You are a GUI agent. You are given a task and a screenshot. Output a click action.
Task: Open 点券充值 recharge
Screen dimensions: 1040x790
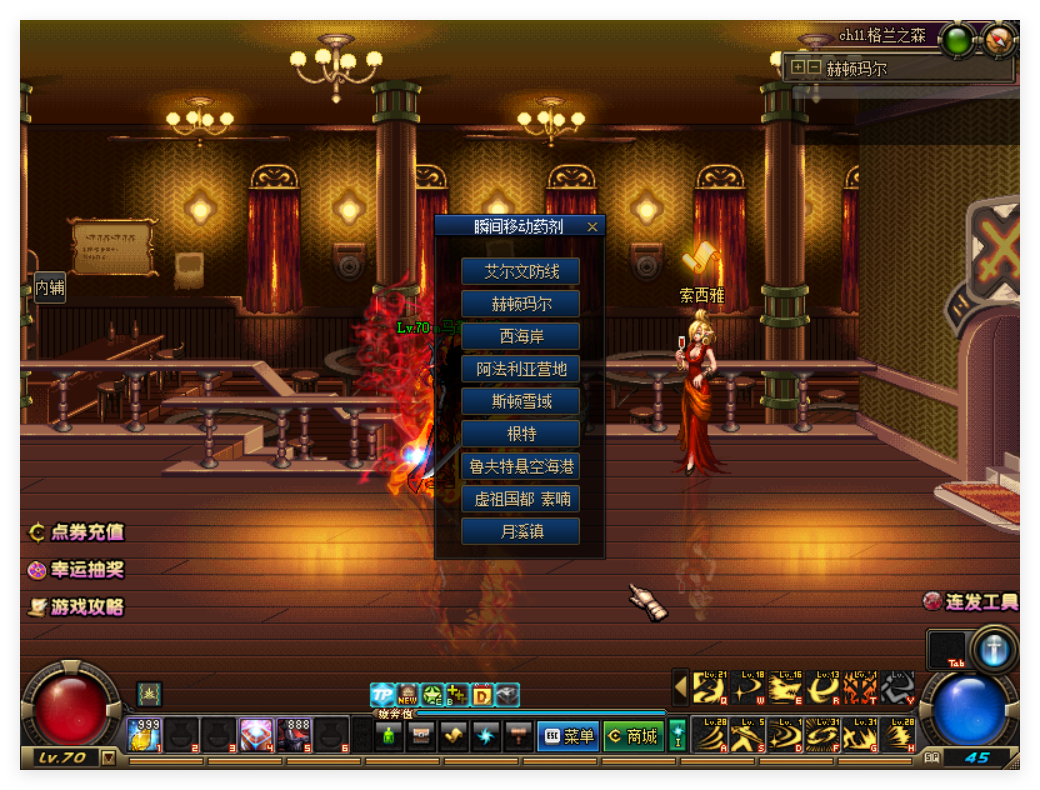[x=77, y=532]
